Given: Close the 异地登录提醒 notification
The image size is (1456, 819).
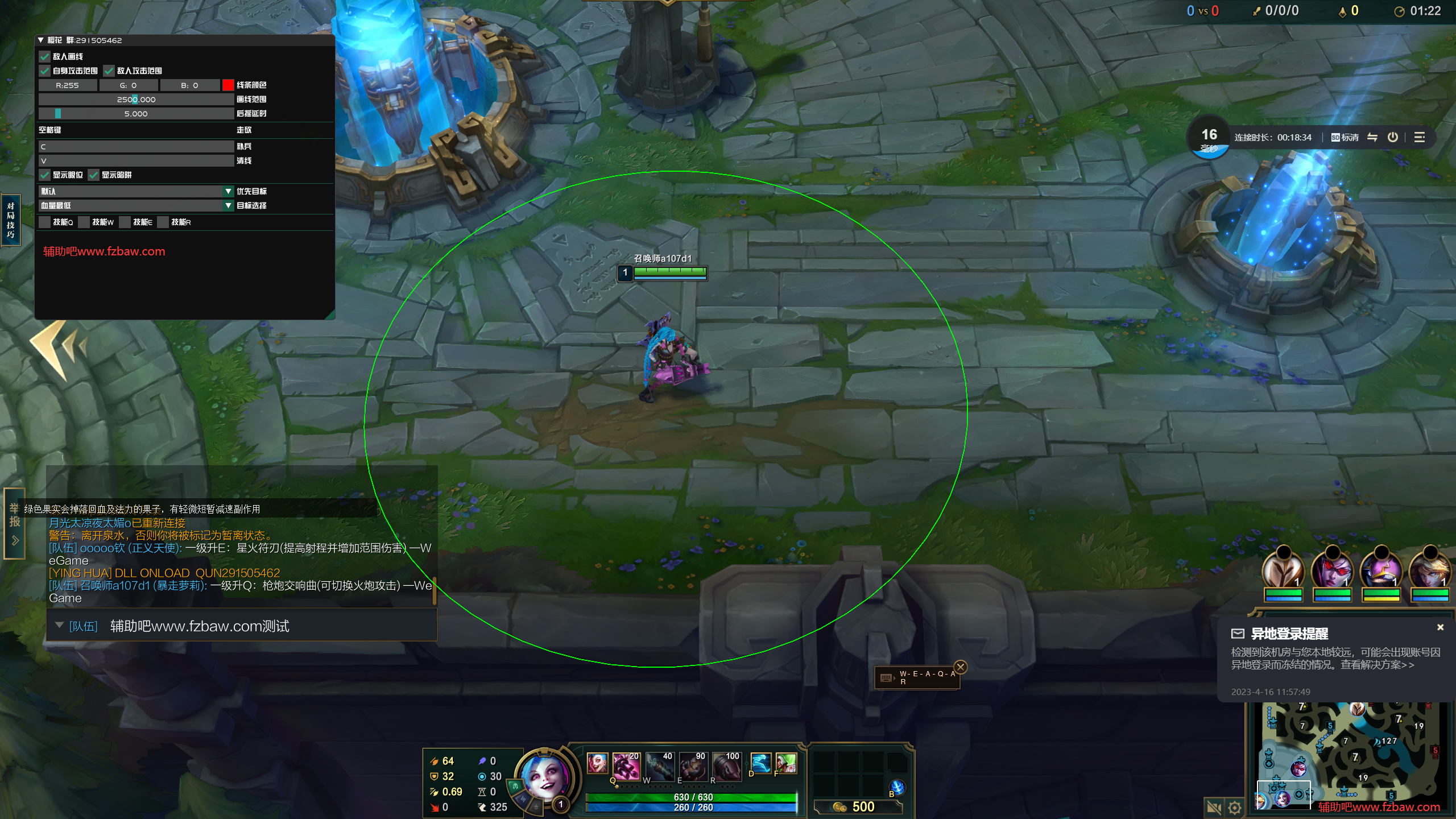Looking at the screenshot, I should [1440, 627].
